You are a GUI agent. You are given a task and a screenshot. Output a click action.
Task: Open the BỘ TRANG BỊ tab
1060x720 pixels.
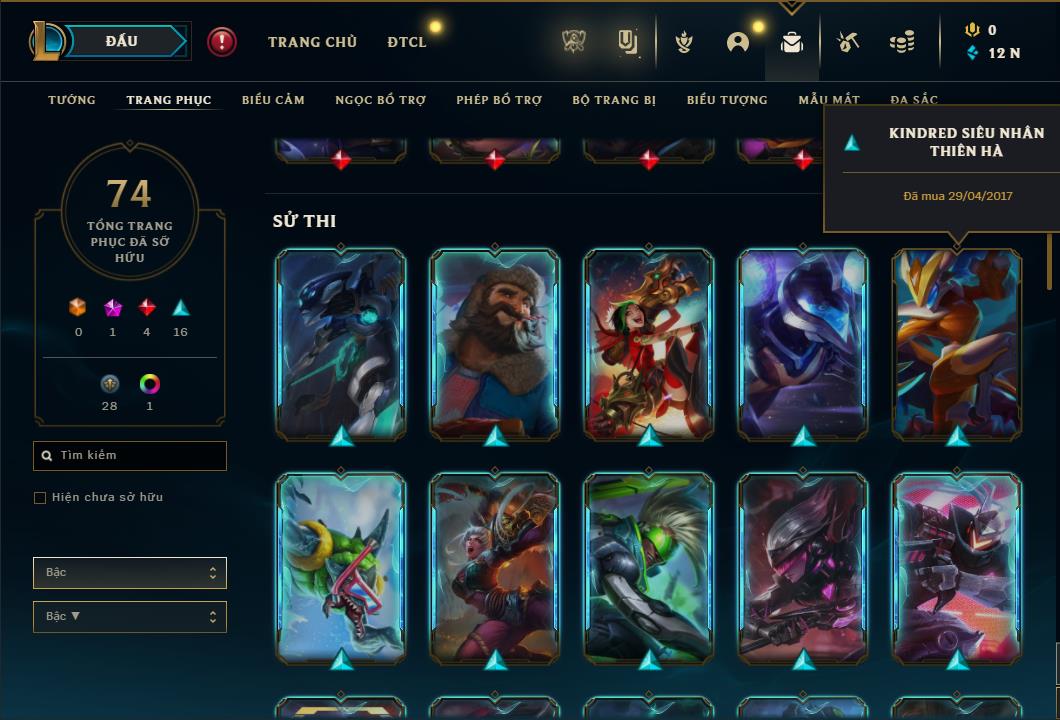[x=614, y=100]
